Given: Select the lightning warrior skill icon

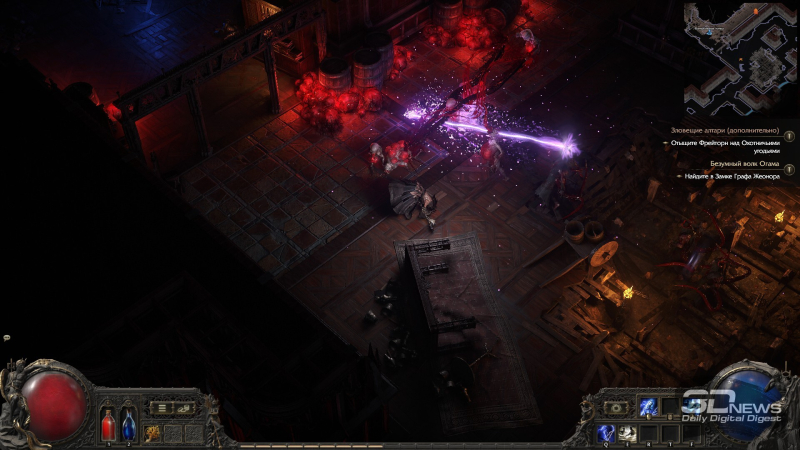Looking at the screenshot, I should [x=647, y=406].
